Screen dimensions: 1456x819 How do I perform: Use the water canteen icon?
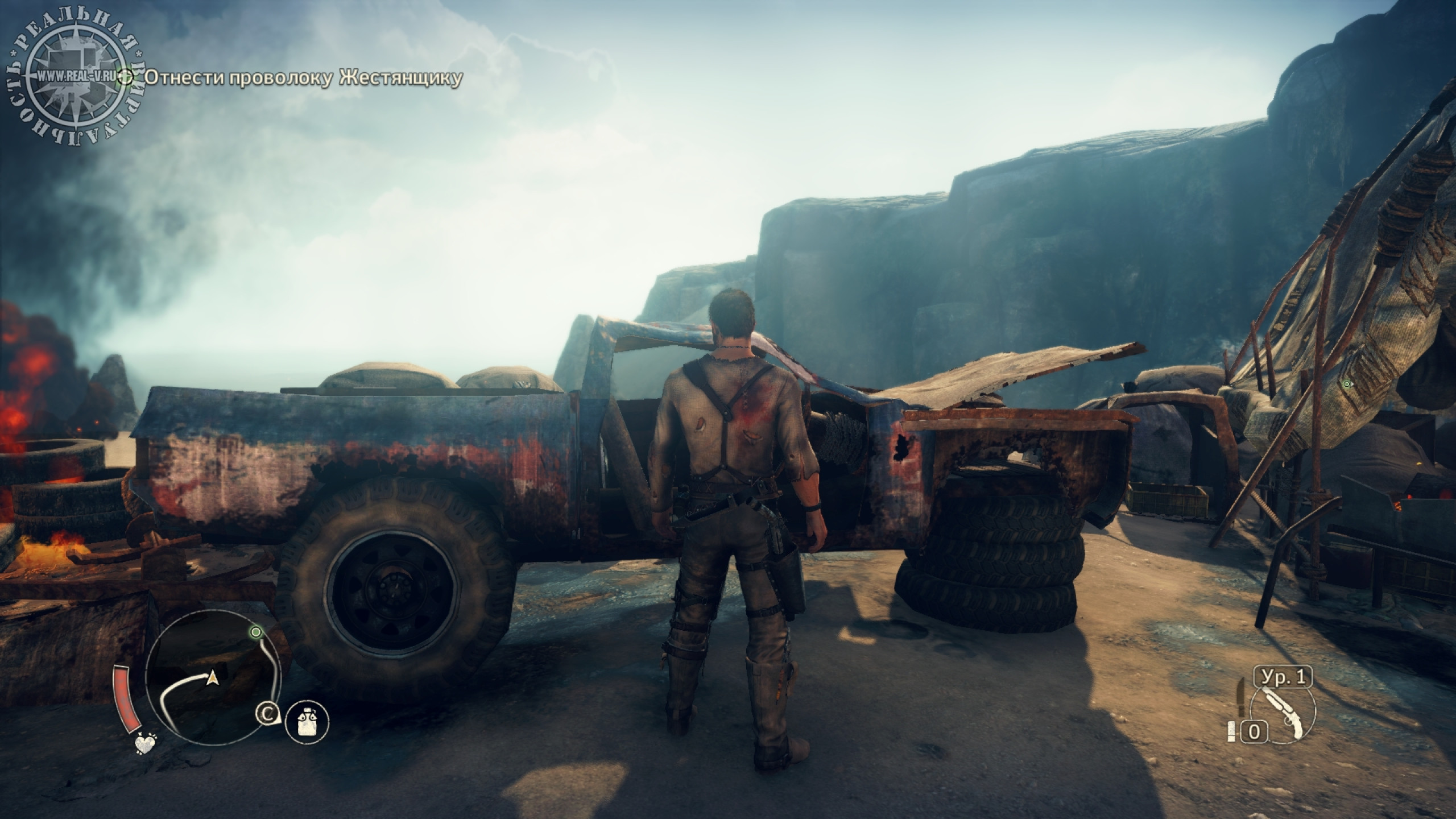click(x=307, y=722)
